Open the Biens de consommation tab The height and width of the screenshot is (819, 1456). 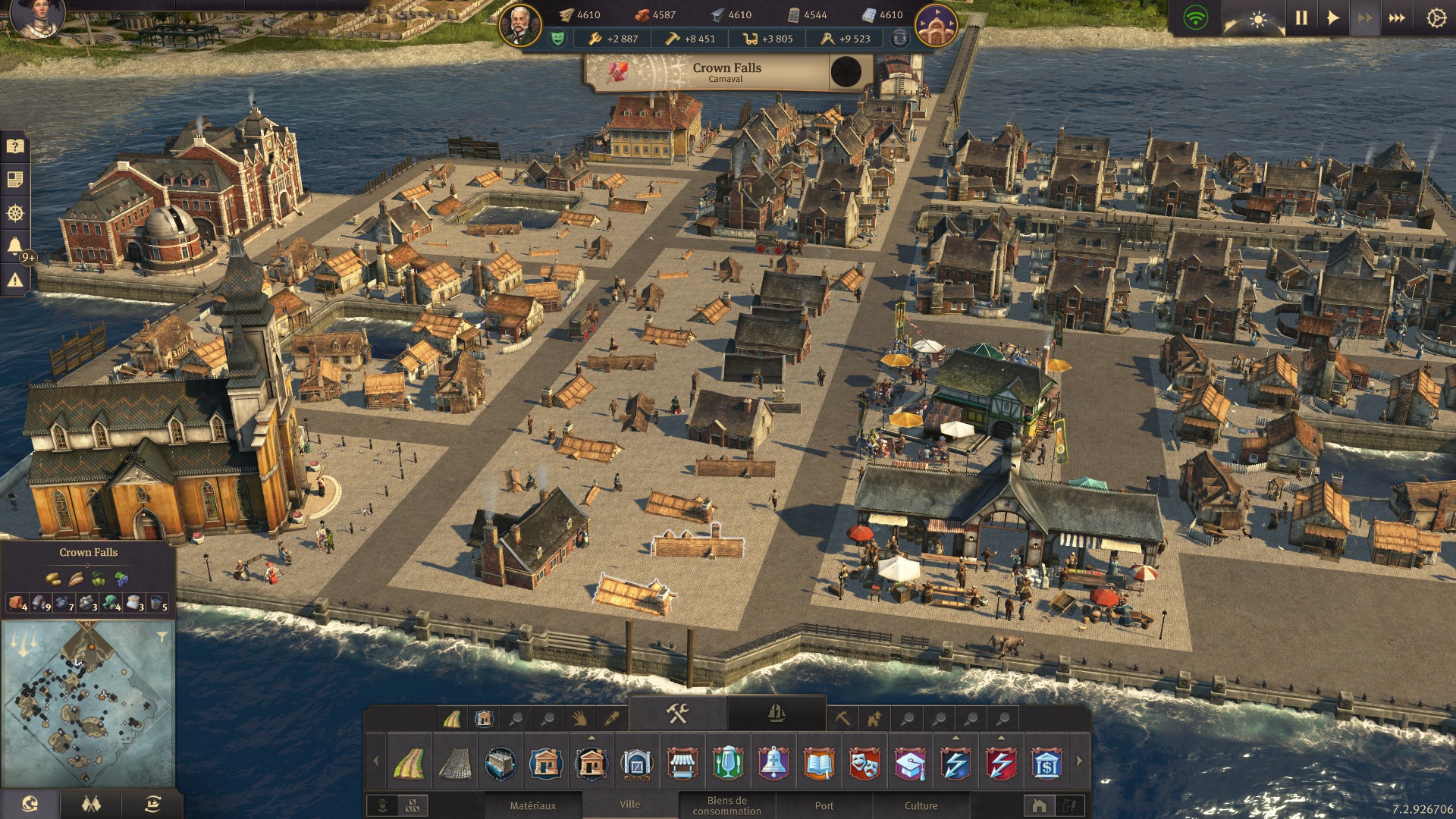726,805
